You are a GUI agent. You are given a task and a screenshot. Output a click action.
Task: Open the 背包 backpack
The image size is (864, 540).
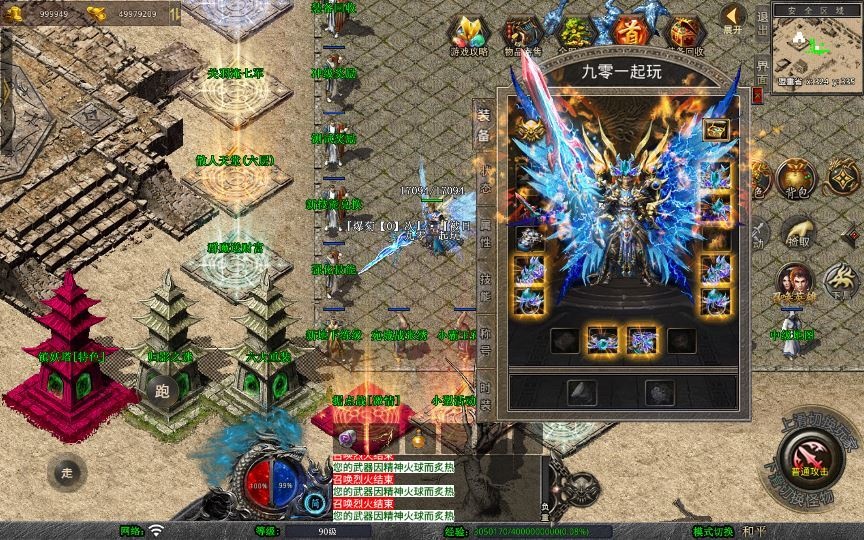tap(797, 180)
